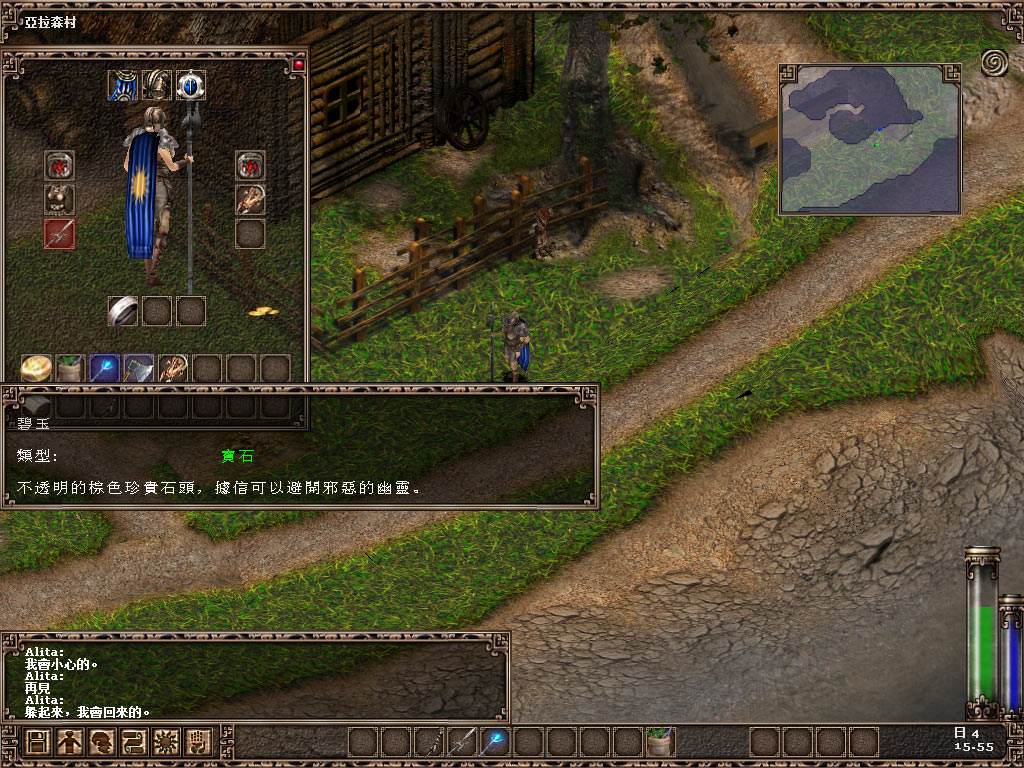1024x768 pixels.
Task: Select the battle axe in the inventory
Action: tap(139, 369)
